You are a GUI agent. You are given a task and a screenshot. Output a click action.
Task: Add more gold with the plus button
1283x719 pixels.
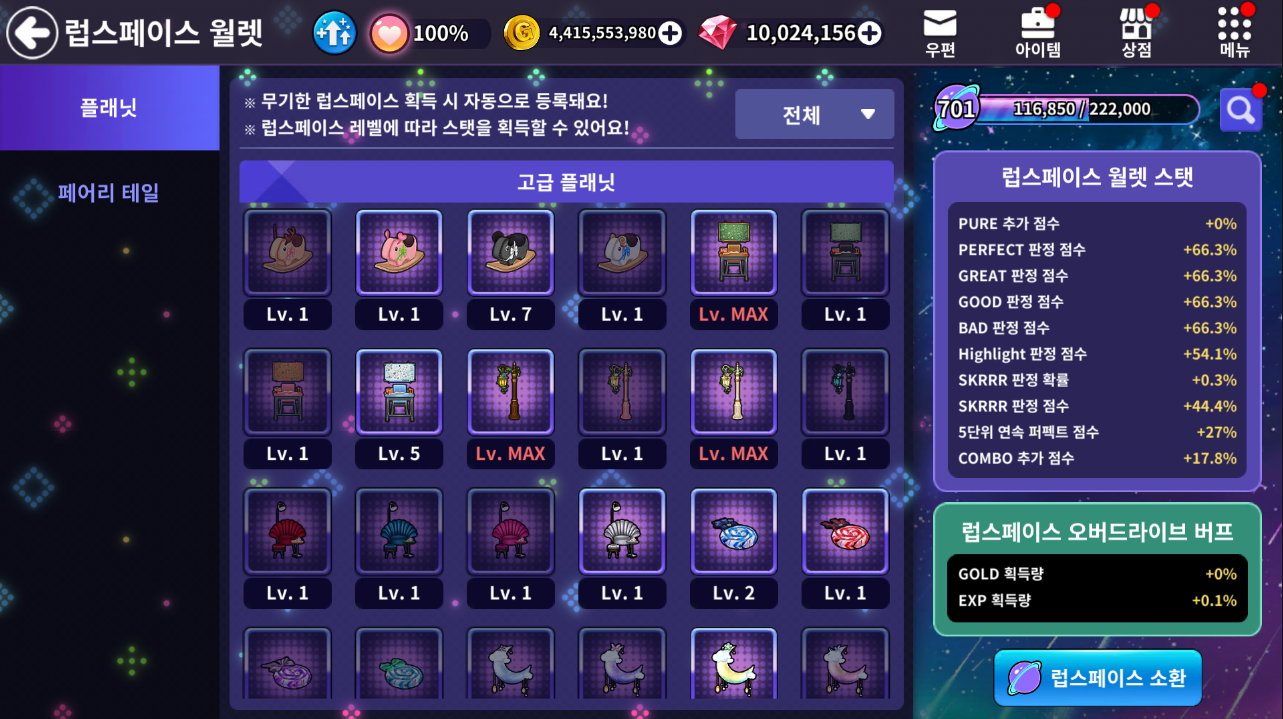670,33
